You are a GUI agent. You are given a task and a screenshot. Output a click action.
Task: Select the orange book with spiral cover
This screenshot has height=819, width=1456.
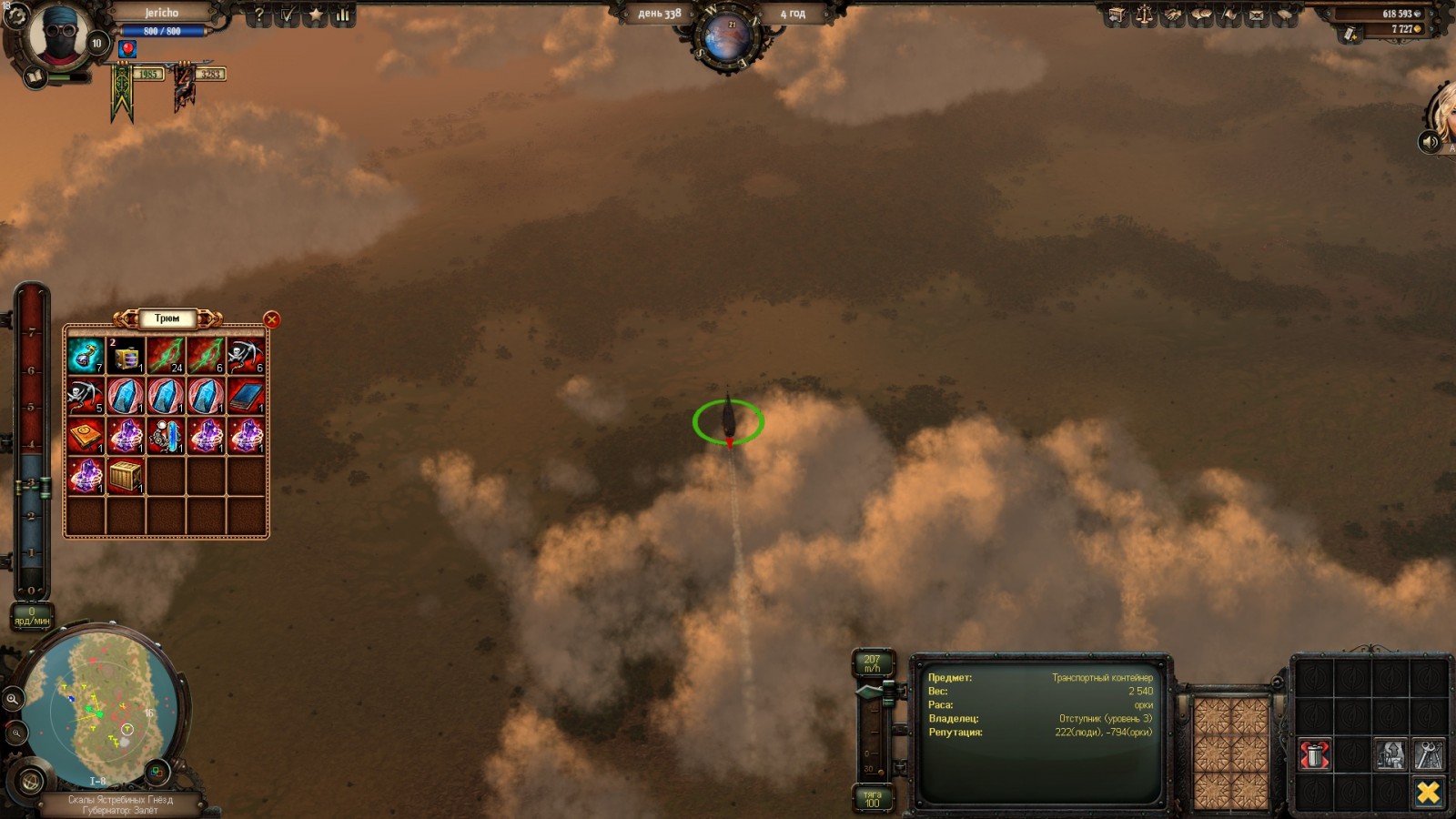tap(86, 436)
